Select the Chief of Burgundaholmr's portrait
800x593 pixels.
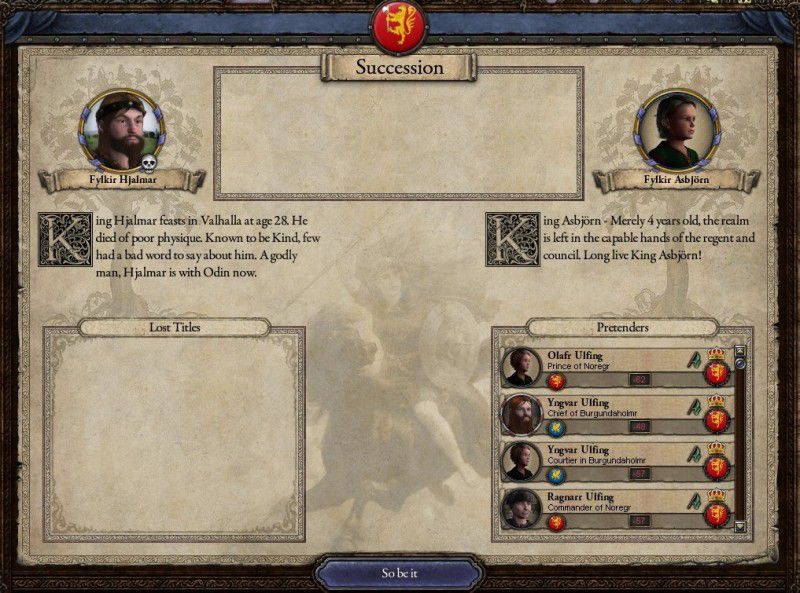click(522, 414)
